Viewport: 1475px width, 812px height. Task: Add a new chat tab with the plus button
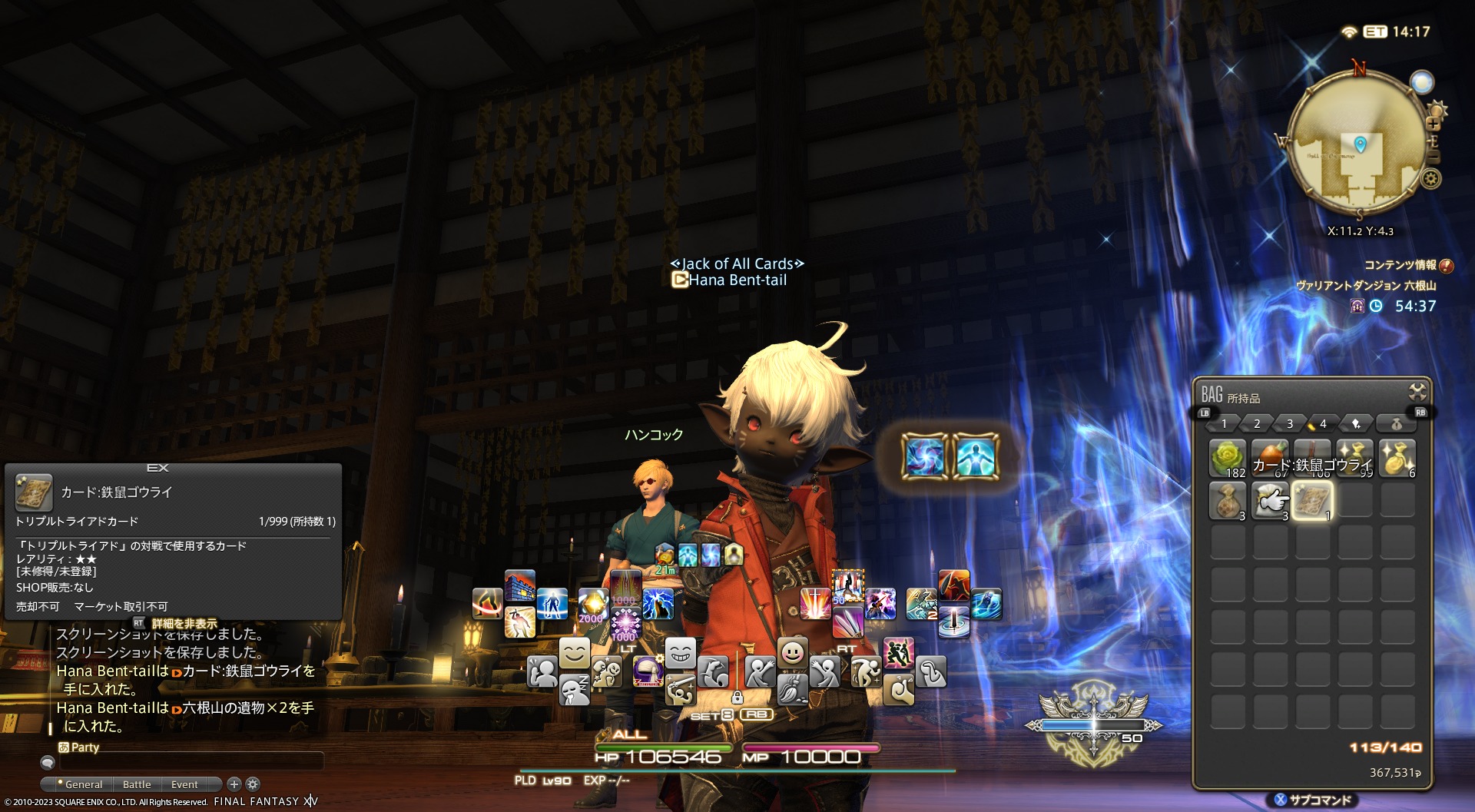click(x=234, y=784)
